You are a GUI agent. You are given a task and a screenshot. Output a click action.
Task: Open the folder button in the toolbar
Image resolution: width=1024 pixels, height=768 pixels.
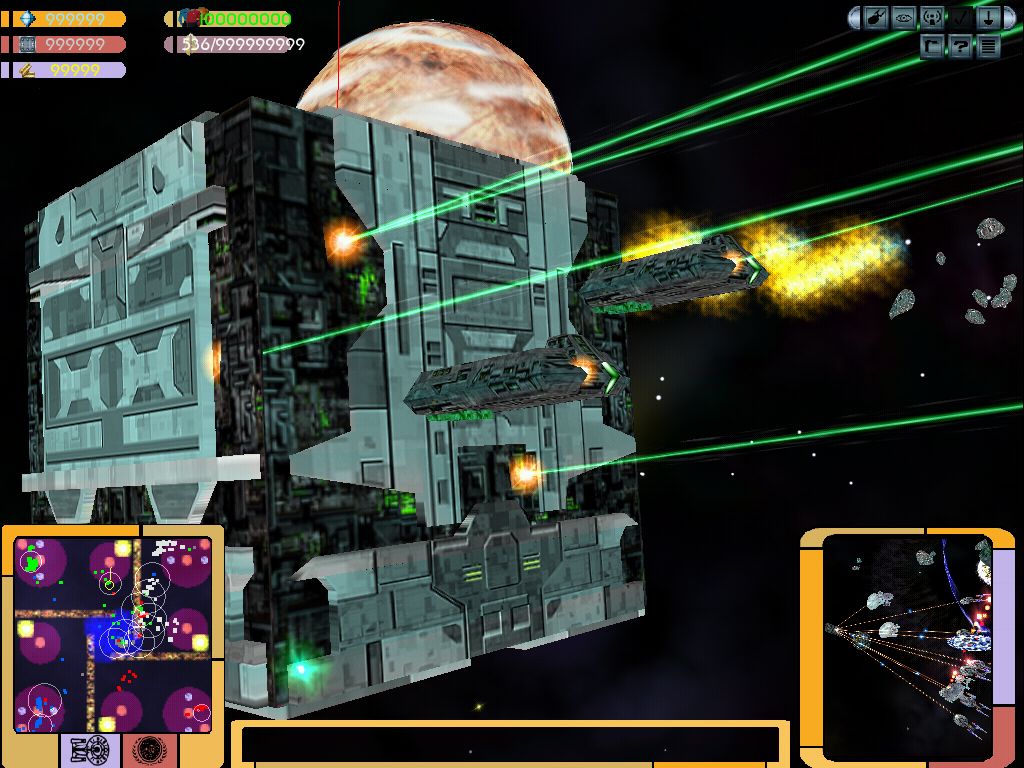click(933, 45)
